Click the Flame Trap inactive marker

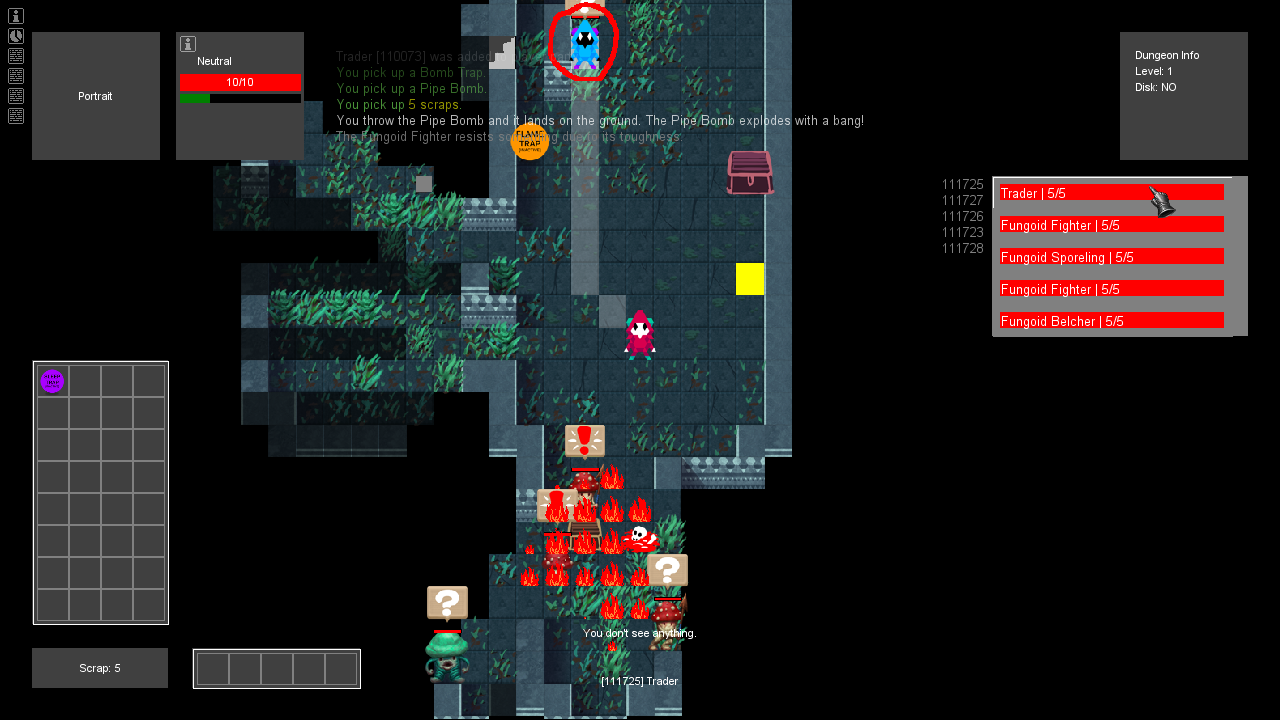tap(530, 142)
